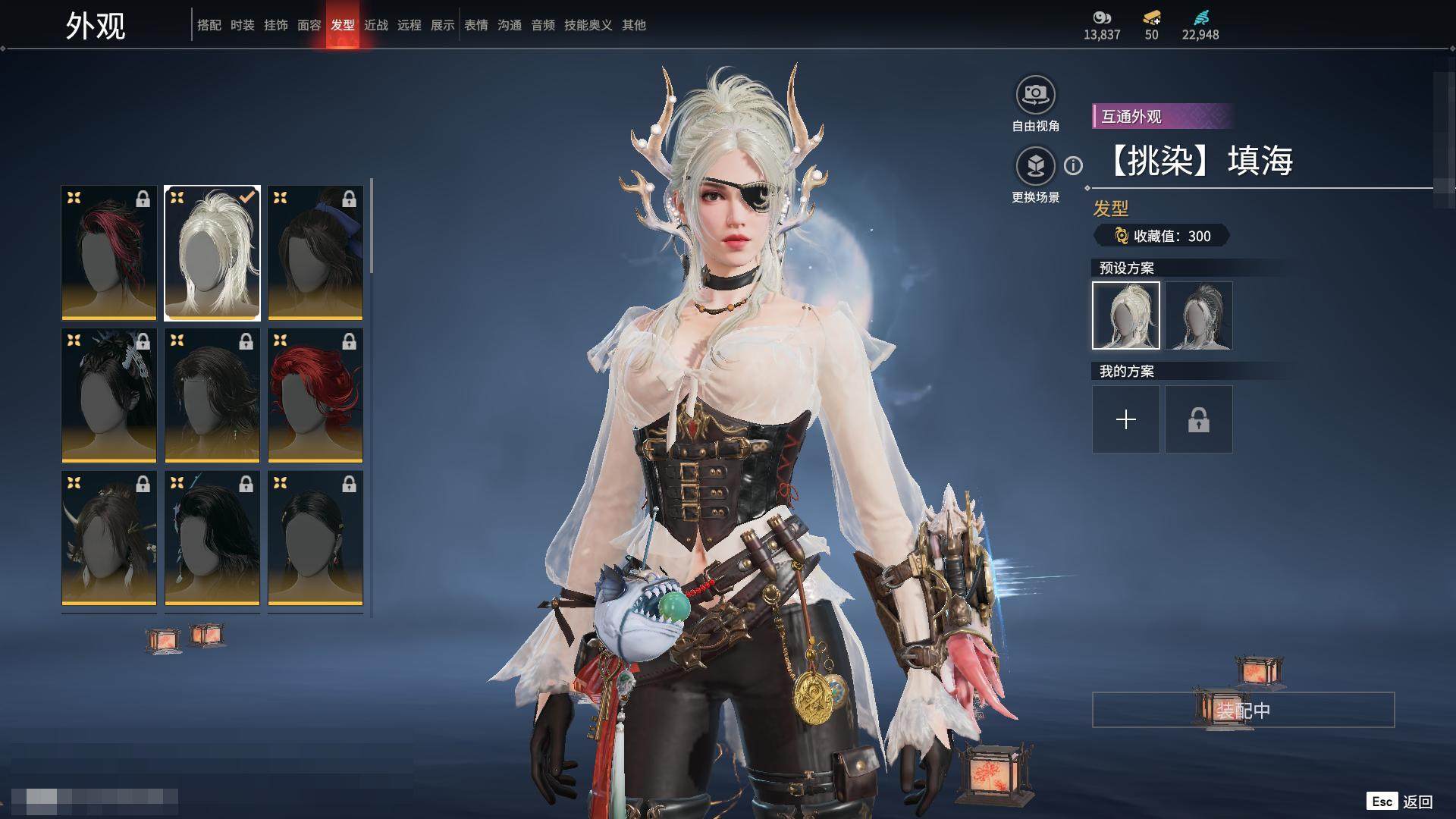
Task: Click the 更换场景 scene button
Action: [x=1035, y=166]
